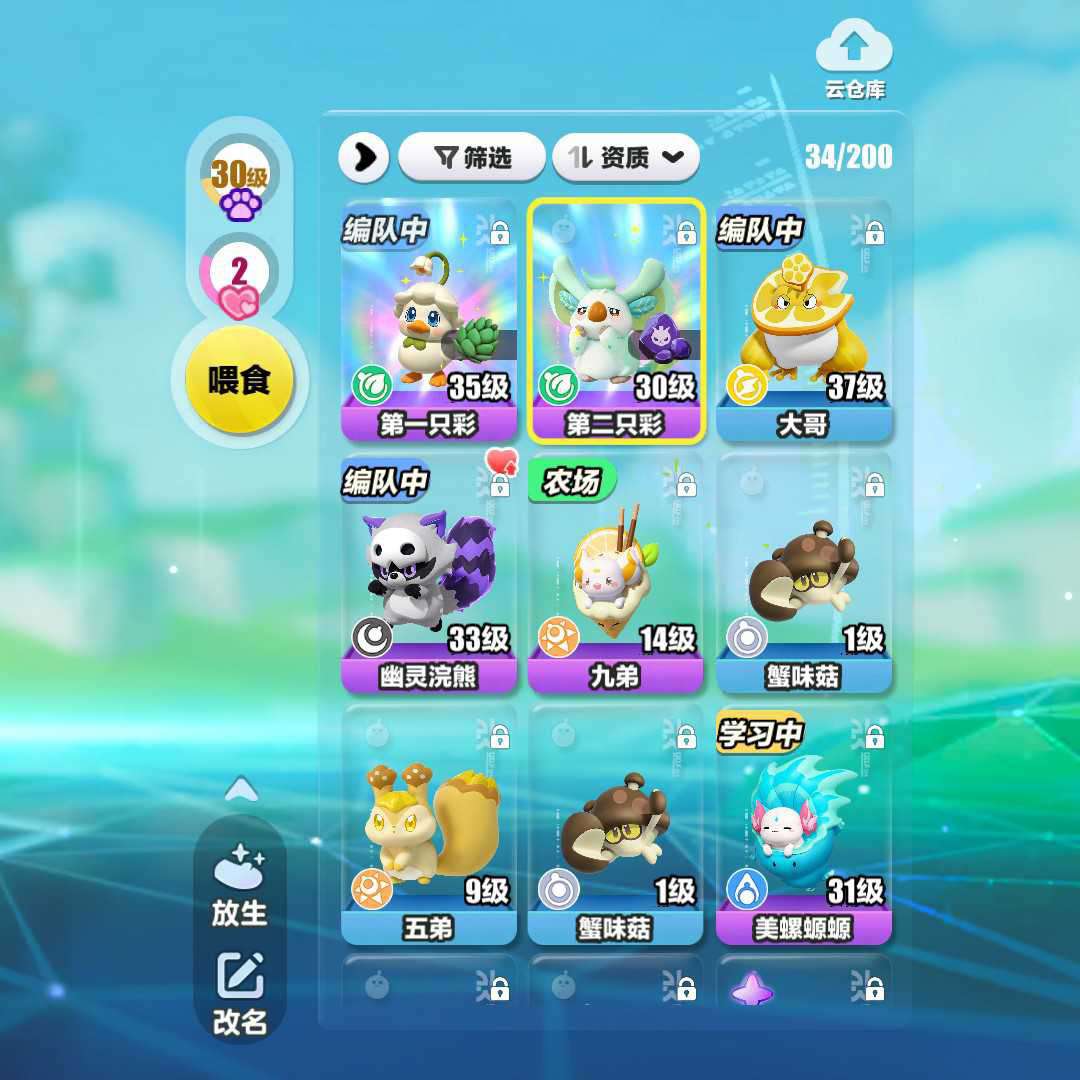Toggle the white up-arrow above 放生
This screenshot has width=1080, height=1080.
pyautogui.click(x=241, y=791)
